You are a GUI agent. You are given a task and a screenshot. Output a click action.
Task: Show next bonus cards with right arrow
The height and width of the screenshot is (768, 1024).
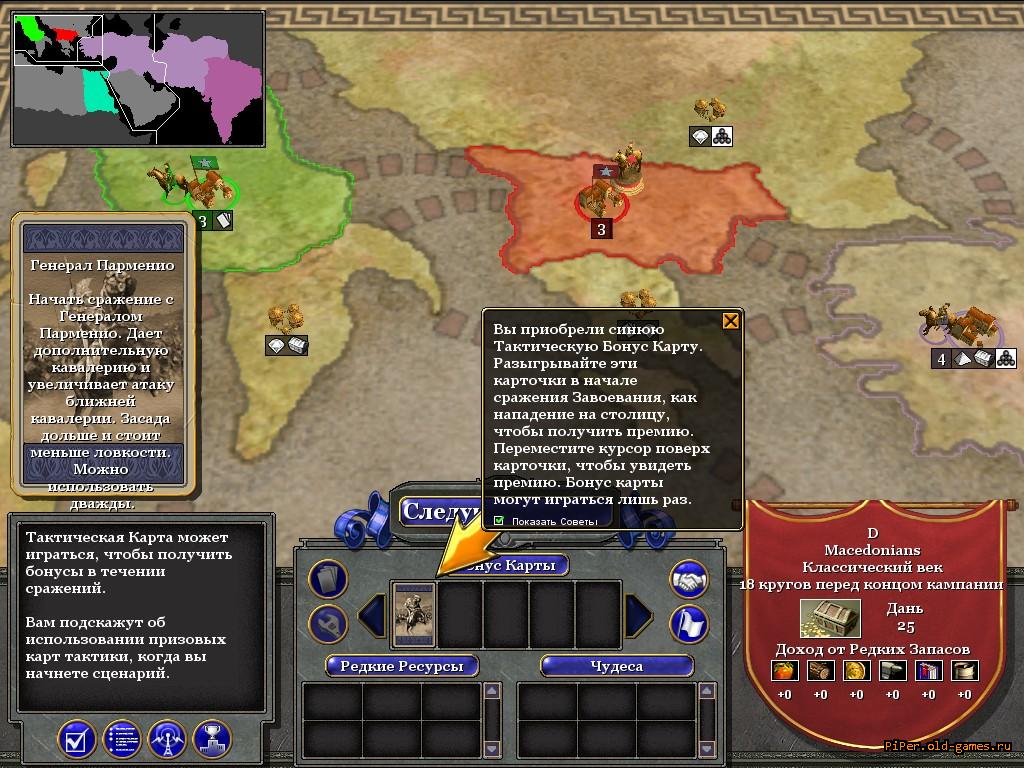pyautogui.click(x=639, y=613)
